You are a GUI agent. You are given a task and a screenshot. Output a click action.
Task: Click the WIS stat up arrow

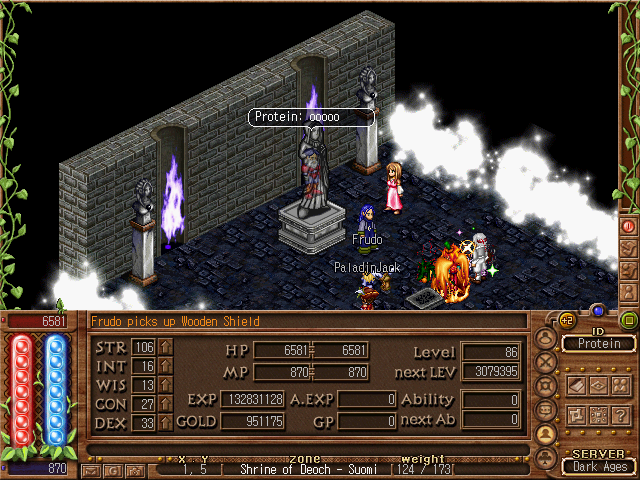click(166, 385)
